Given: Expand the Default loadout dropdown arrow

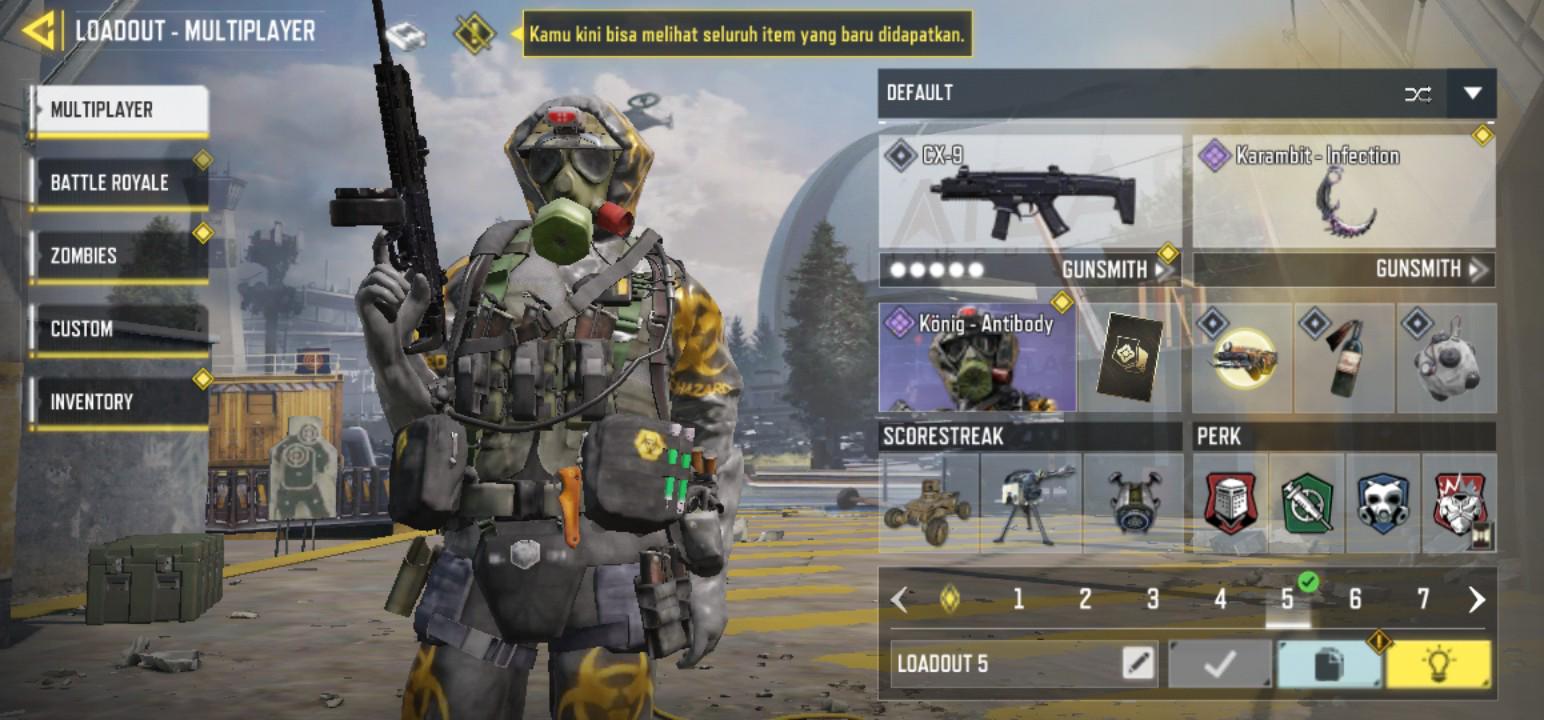Looking at the screenshot, I should coord(1472,94).
